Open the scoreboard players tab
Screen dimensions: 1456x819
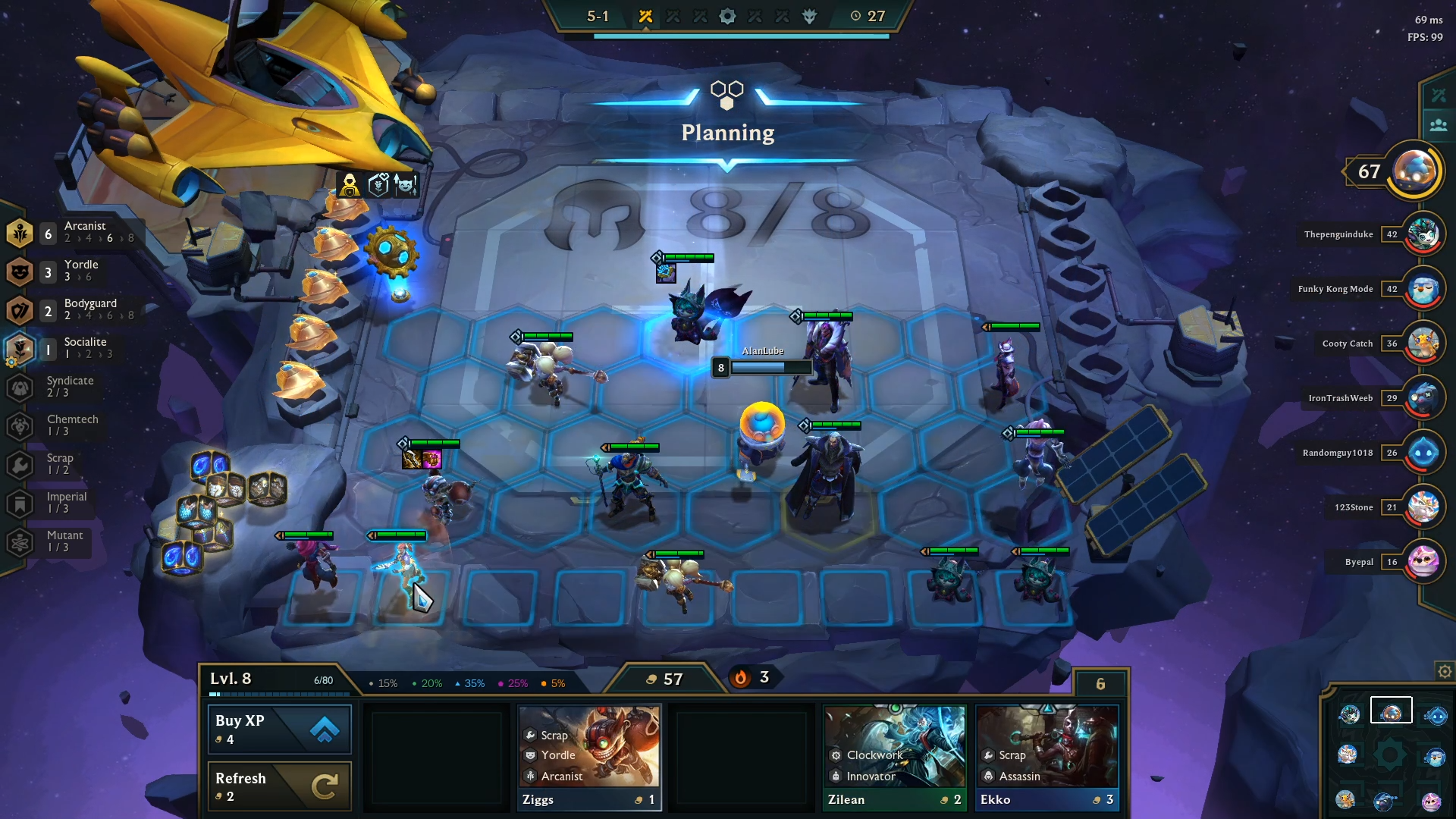[x=1439, y=125]
